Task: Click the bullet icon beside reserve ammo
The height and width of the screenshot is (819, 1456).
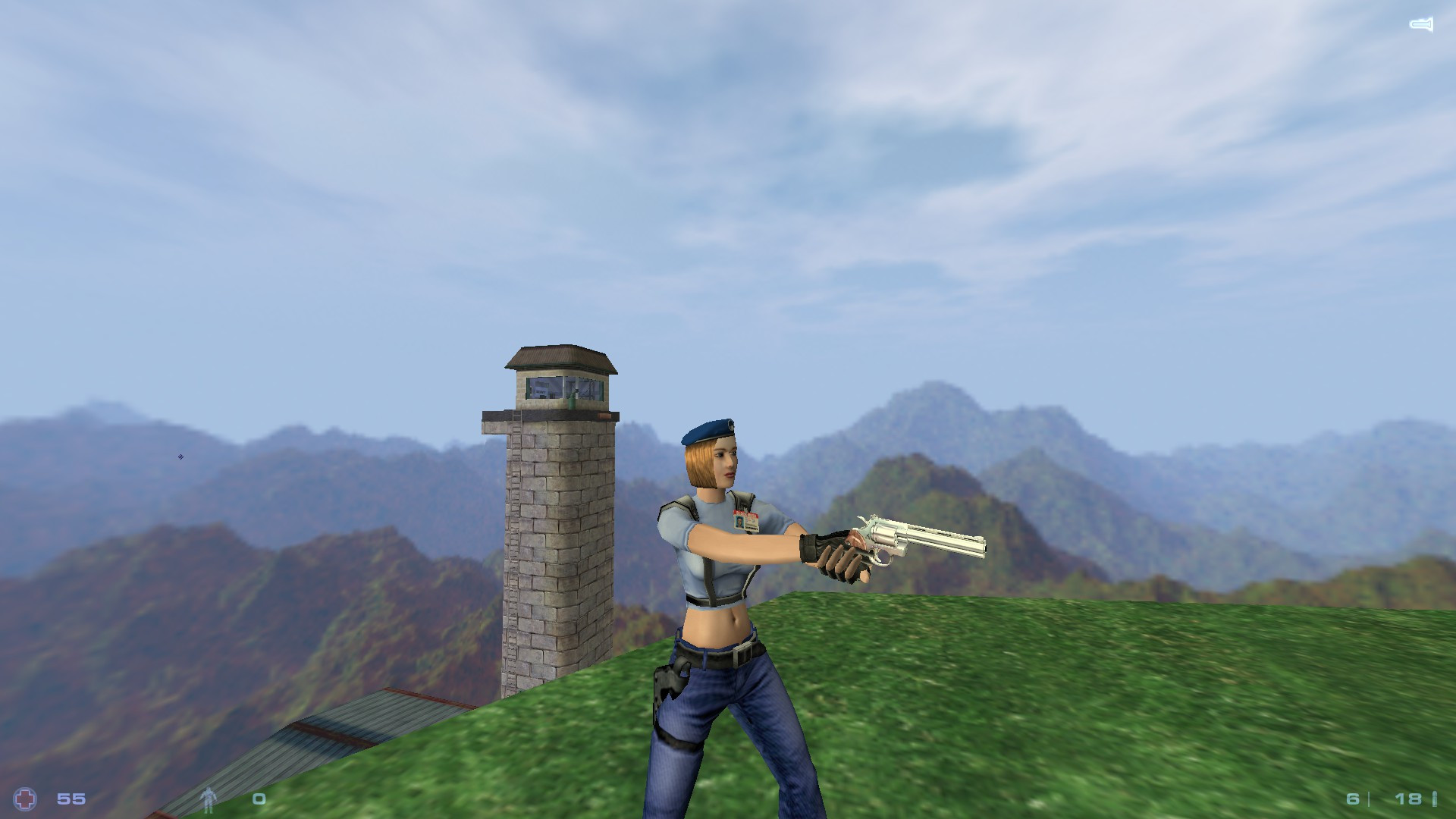Action: point(1435,799)
